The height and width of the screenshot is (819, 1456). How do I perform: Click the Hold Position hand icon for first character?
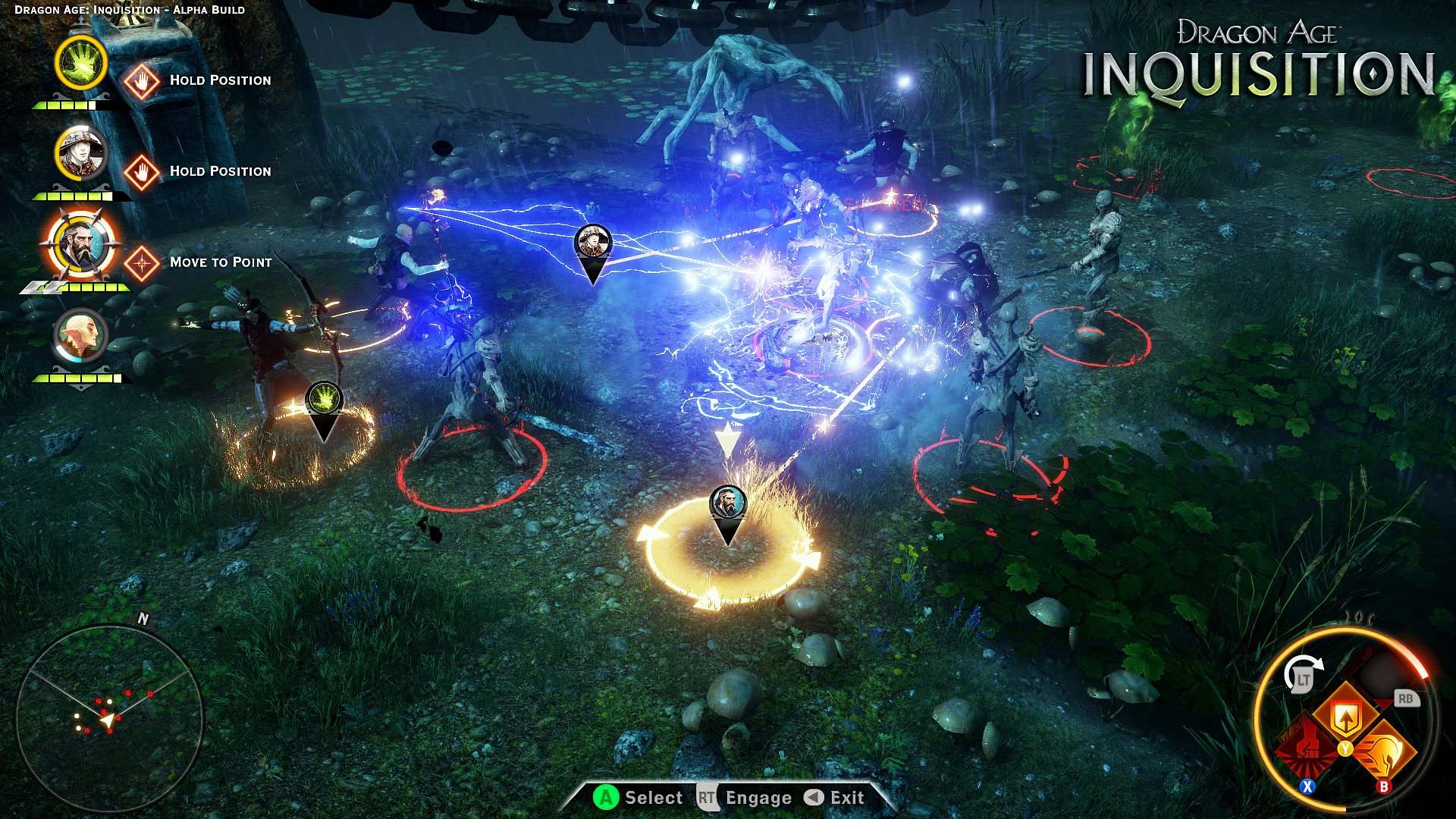pyautogui.click(x=143, y=81)
